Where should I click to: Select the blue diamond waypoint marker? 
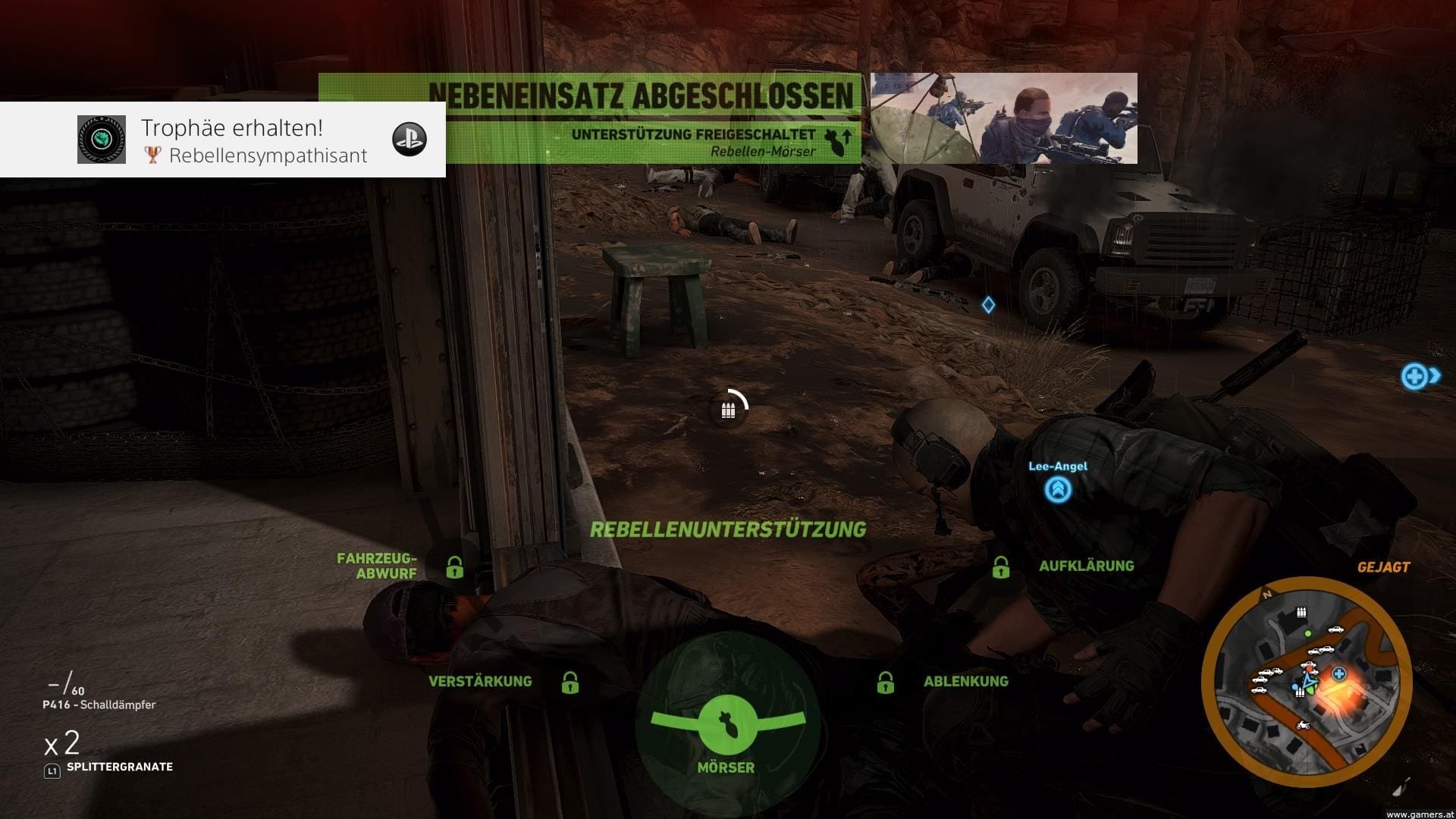click(988, 305)
